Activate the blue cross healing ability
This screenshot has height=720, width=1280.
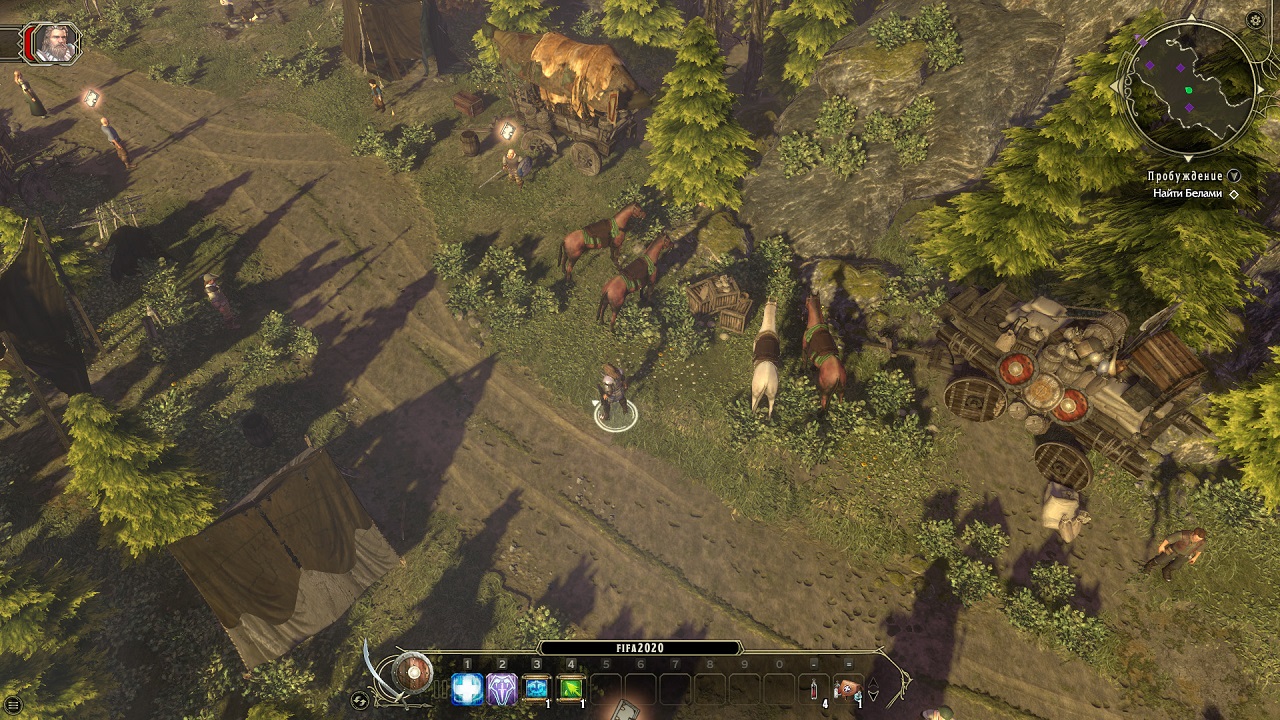coord(467,688)
